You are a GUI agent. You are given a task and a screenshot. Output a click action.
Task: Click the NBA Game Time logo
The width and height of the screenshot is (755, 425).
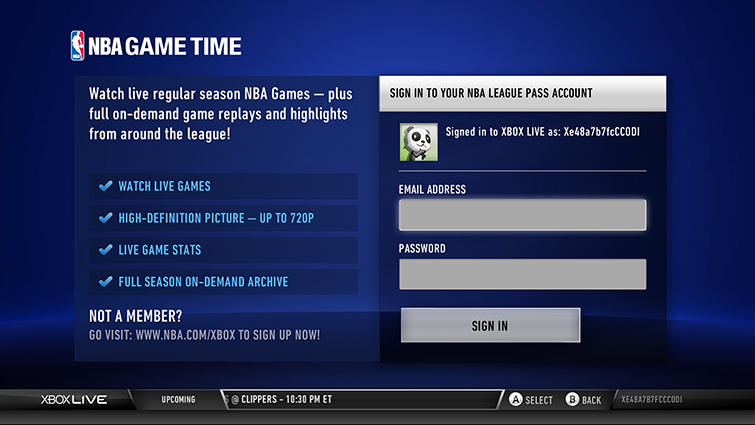point(156,46)
